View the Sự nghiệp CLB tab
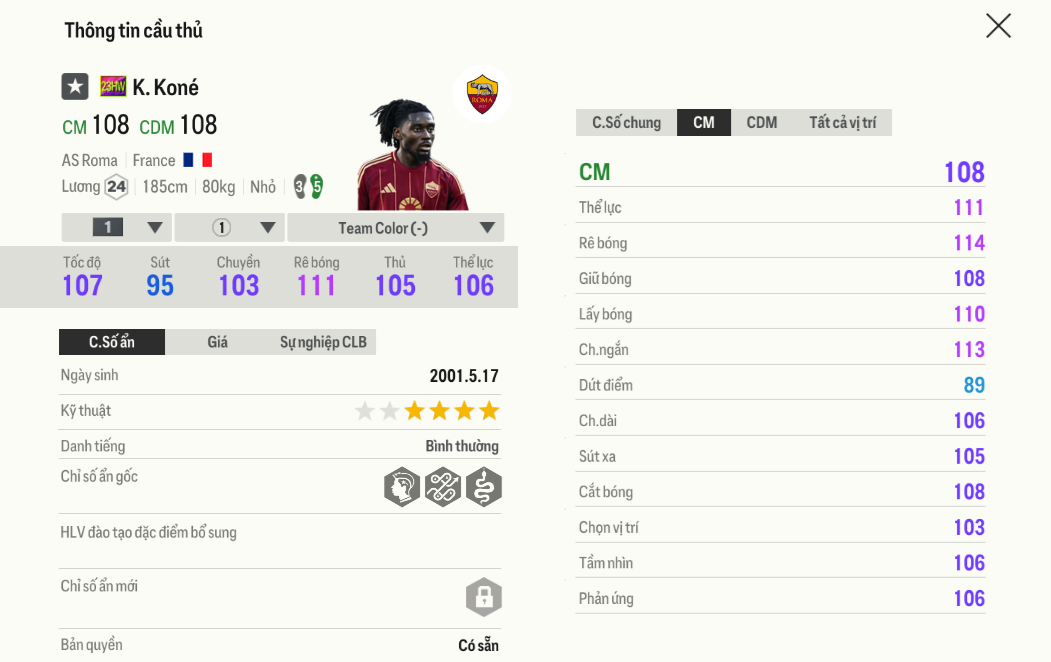Viewport: 1051px width, 662px height. coord(323,342)
